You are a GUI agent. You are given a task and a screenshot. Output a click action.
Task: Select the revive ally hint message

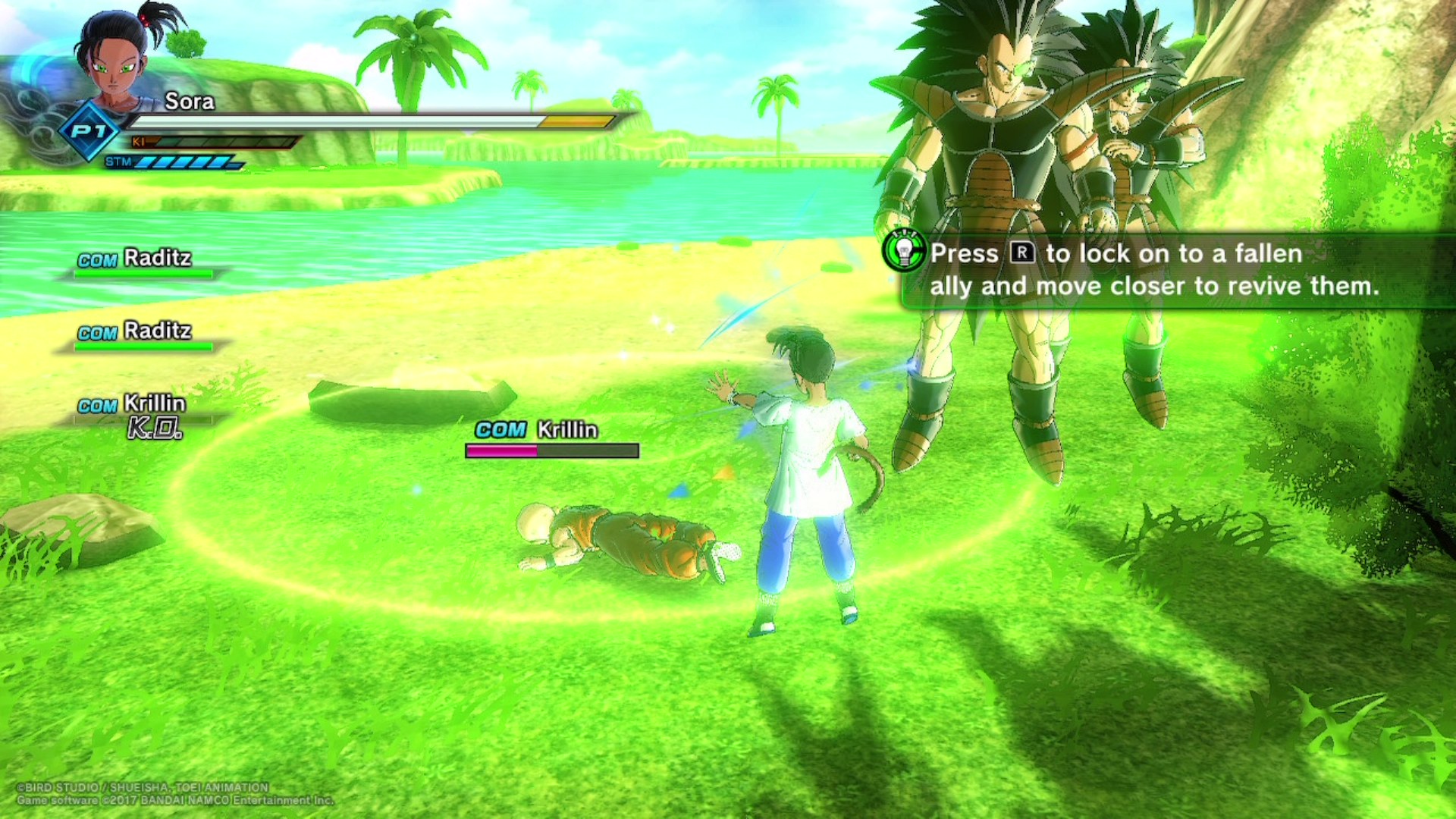pyautogui.click(x=1153, y=270)
